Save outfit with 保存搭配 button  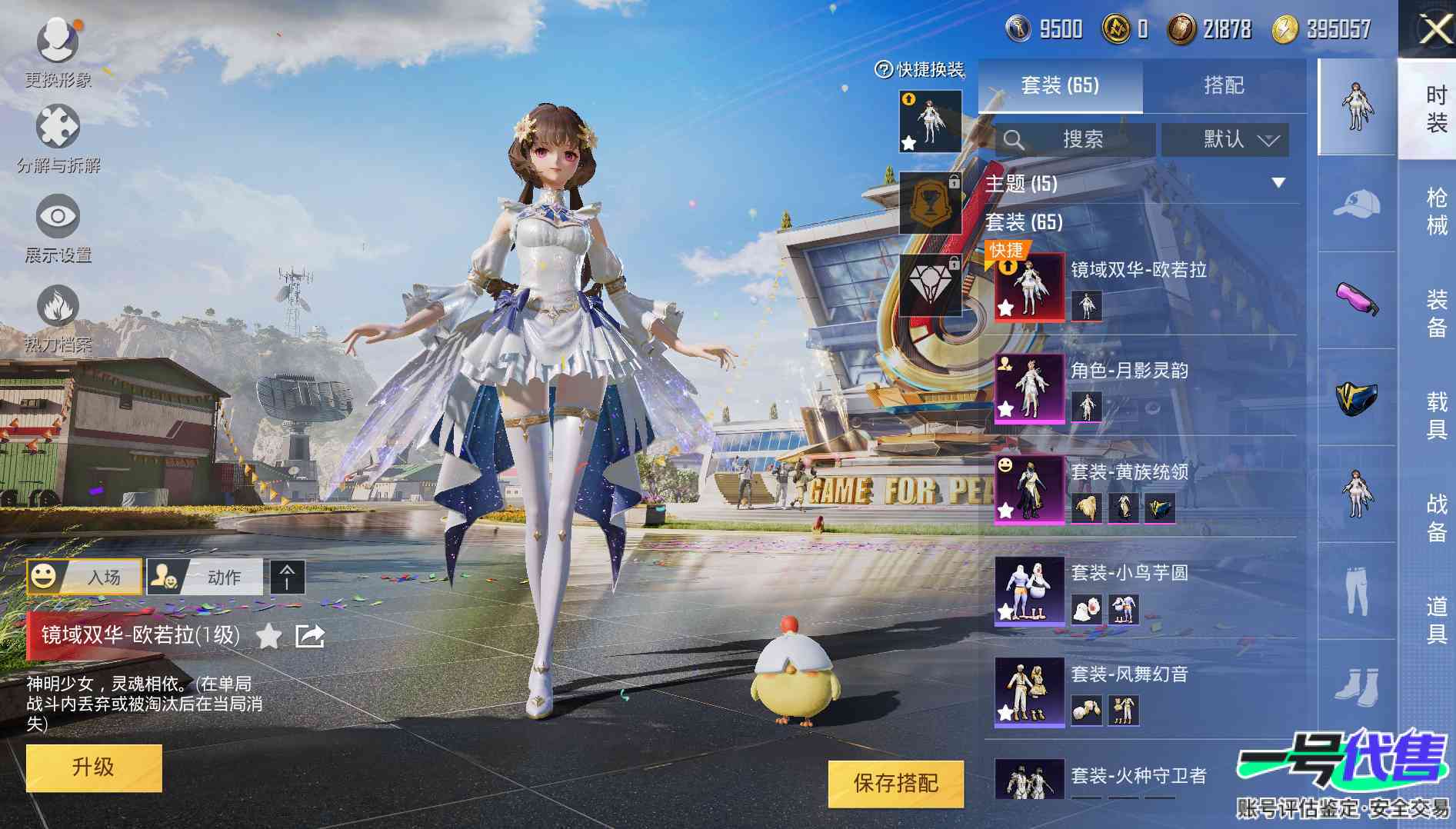[x=895, y=784]
